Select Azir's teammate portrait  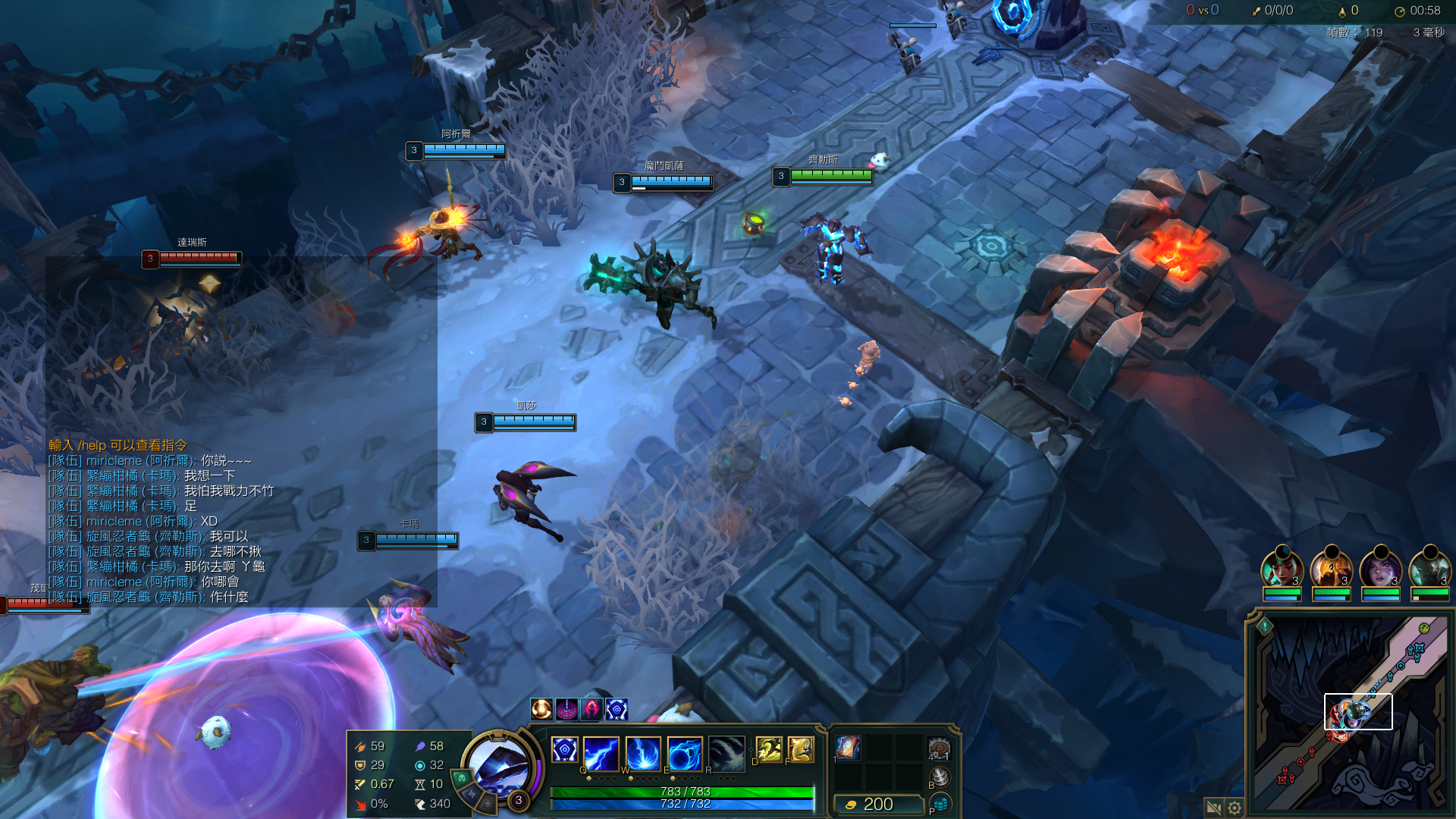[x=1331, y=569]
